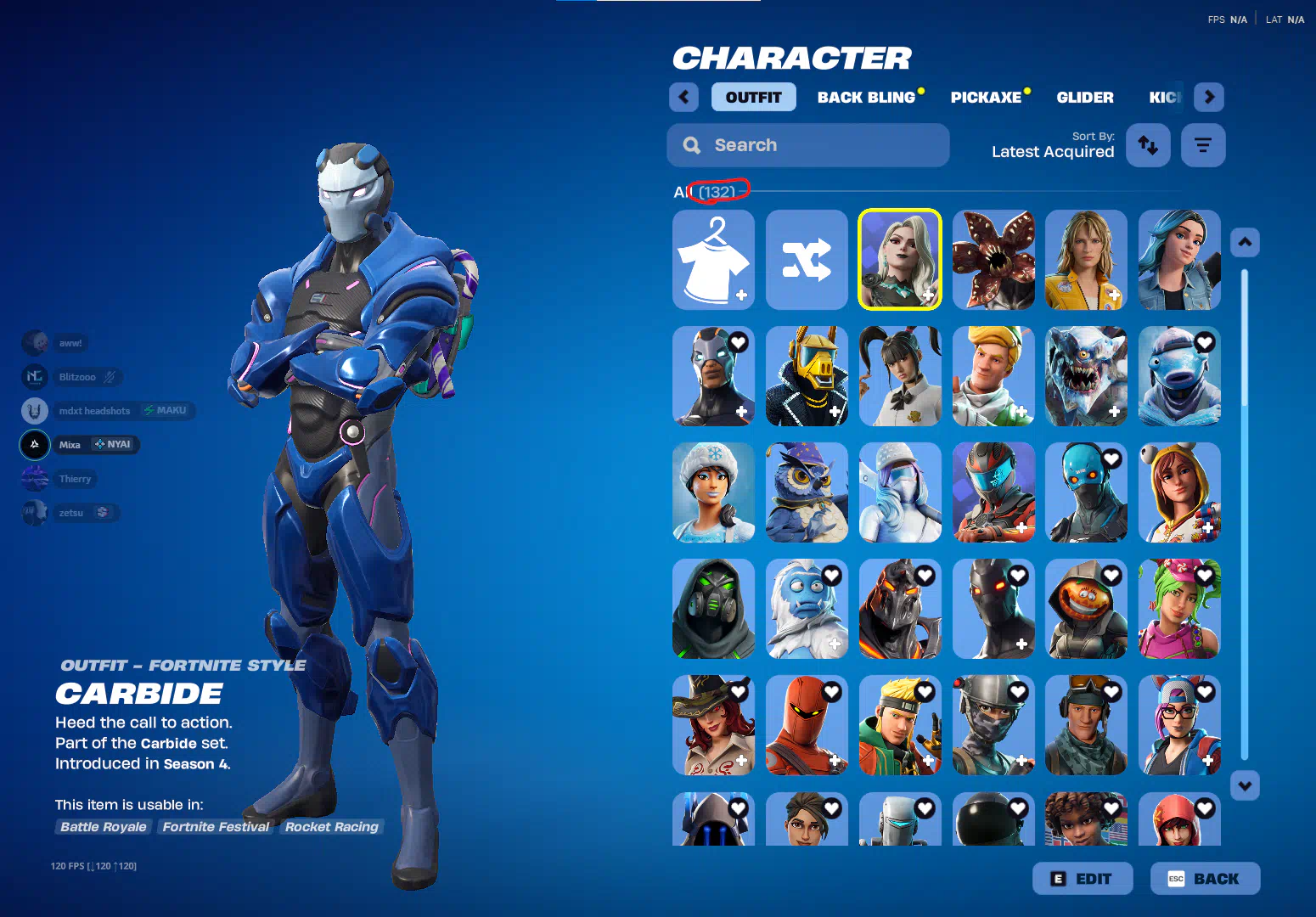Open the Pickaxe tab
Viewport: 1316px width, 917px height.
point(986,98)
